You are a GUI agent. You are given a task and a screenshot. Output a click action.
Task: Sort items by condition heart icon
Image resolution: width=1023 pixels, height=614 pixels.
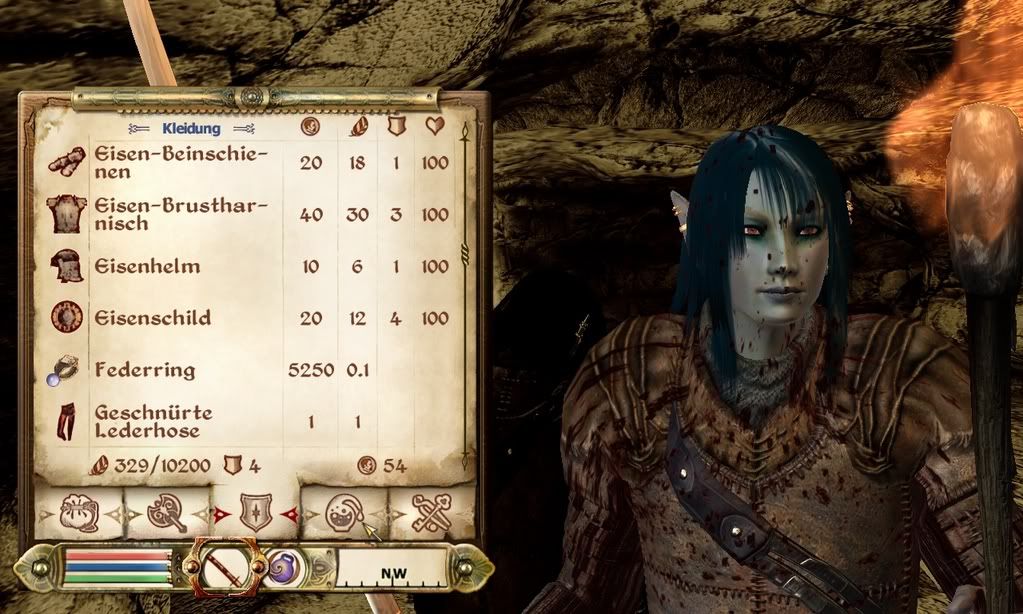[435, 128]
